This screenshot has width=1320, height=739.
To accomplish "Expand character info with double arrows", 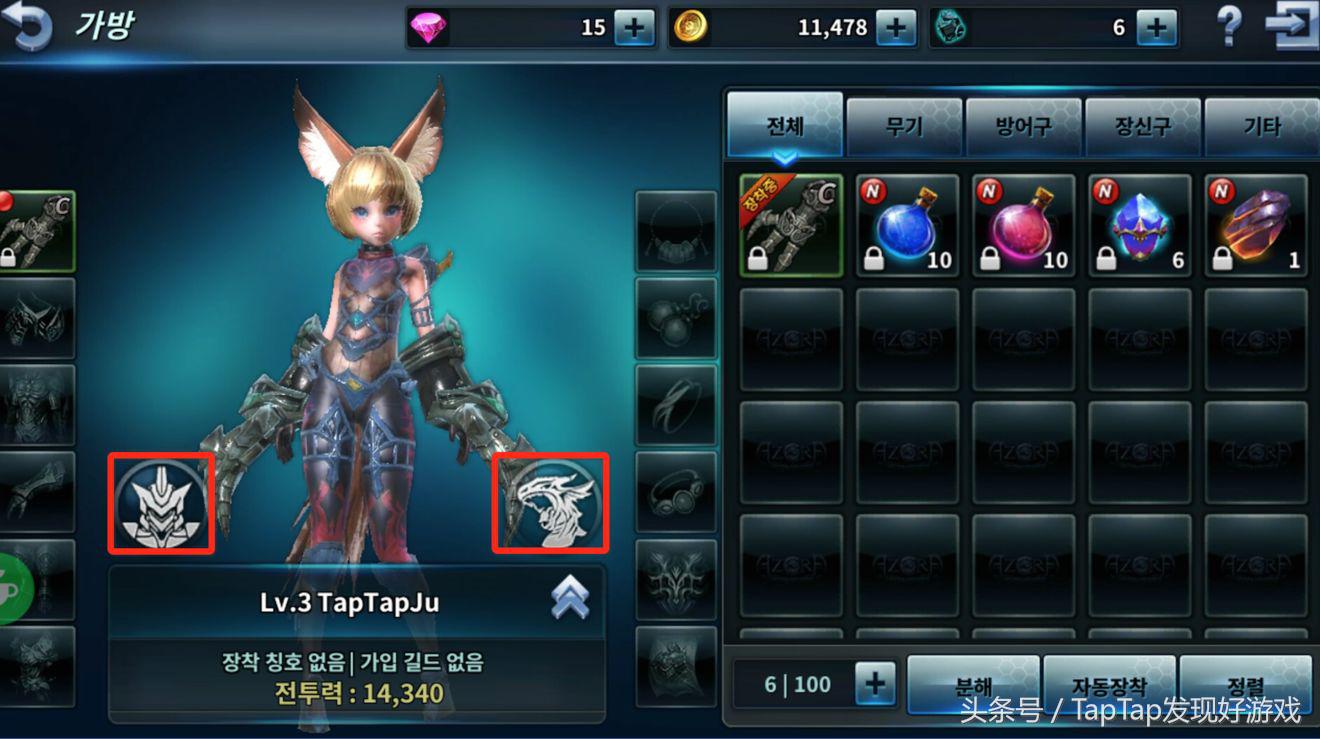I will (570, 599).
